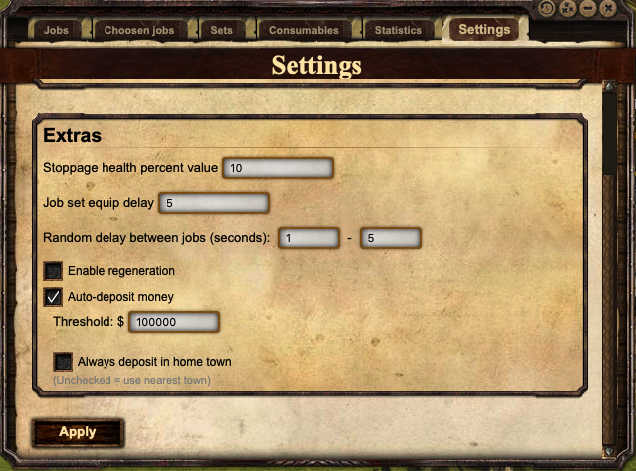
Task: Open the Choosen jobs tab
Action: pyautogui.click(x=139, y=30)
